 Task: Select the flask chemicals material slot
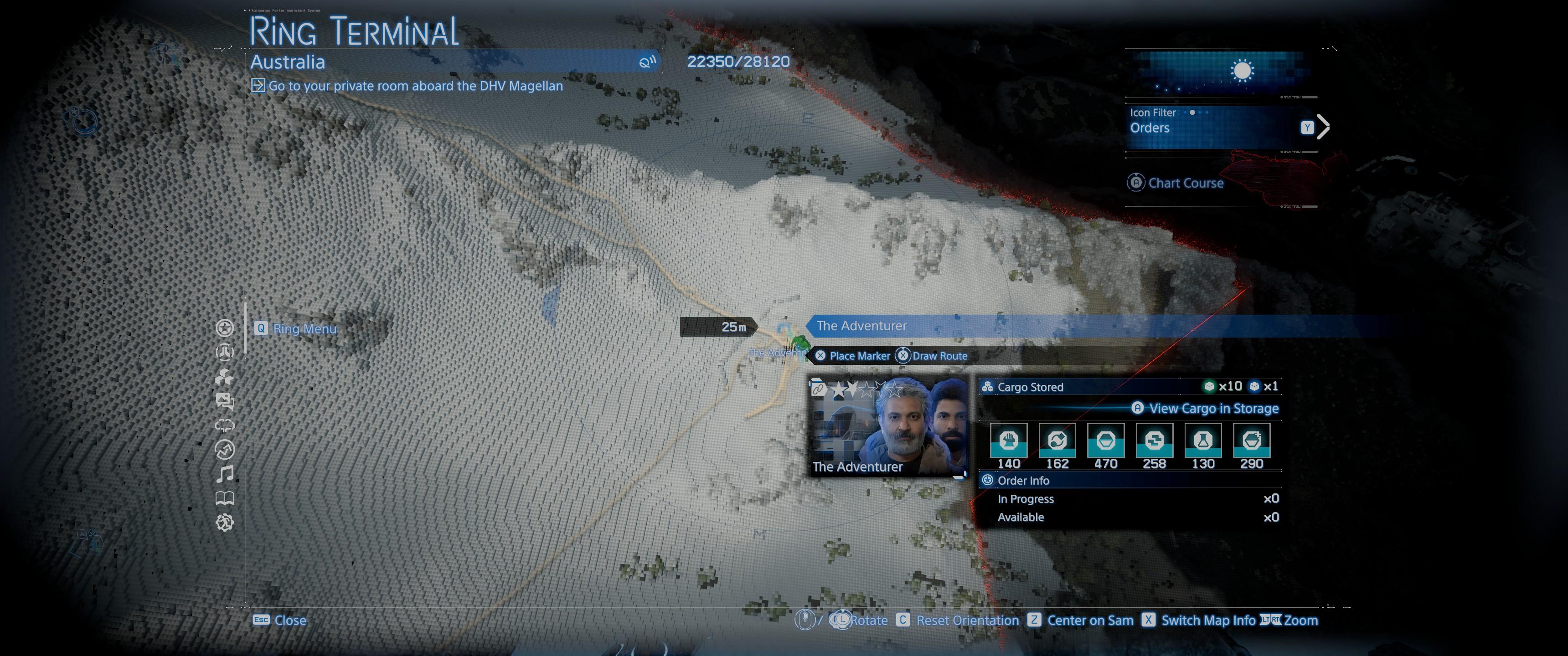pyautogui.click(x=1203, y=441)
